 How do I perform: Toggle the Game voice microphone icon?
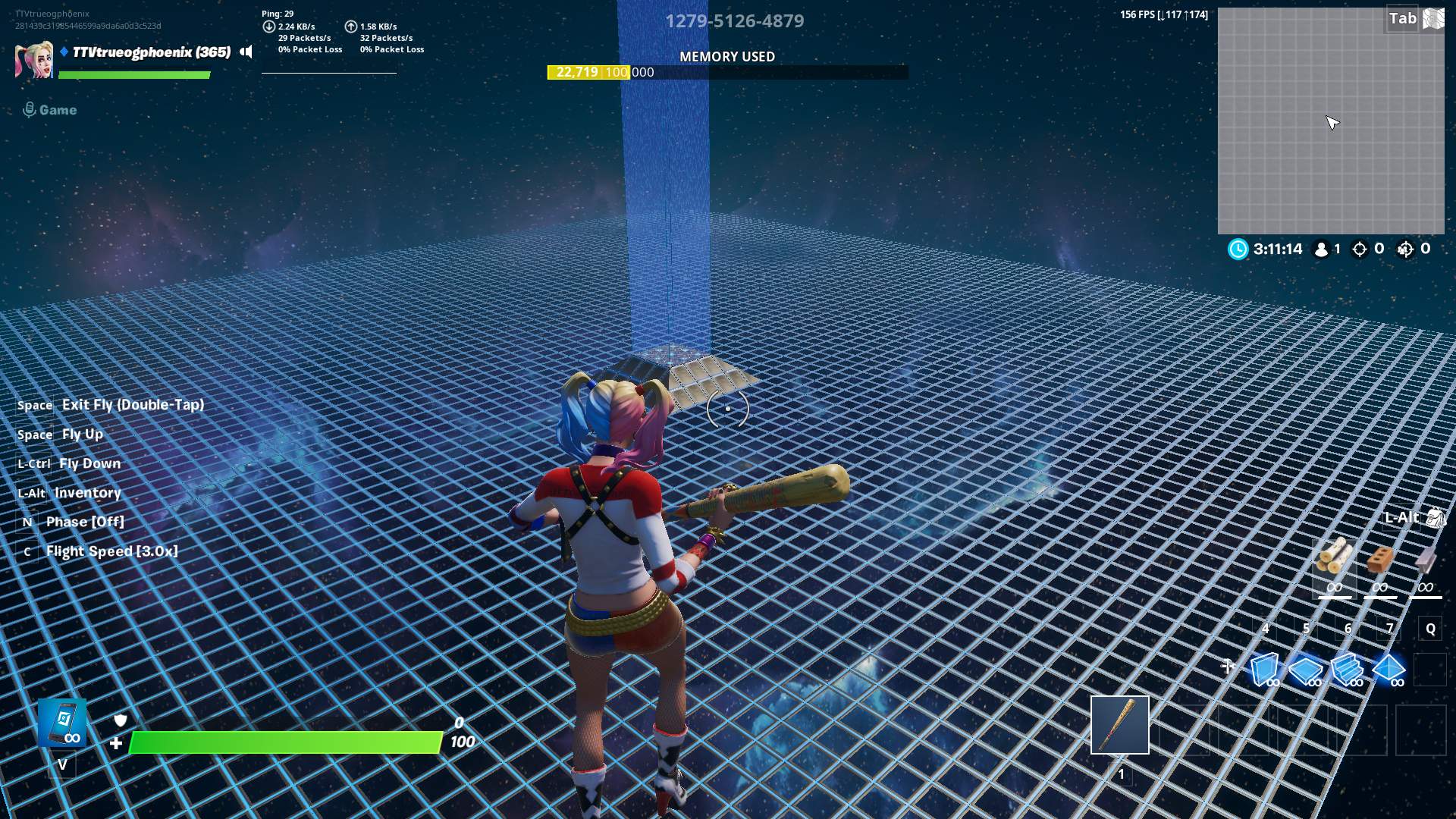[30, 108]
